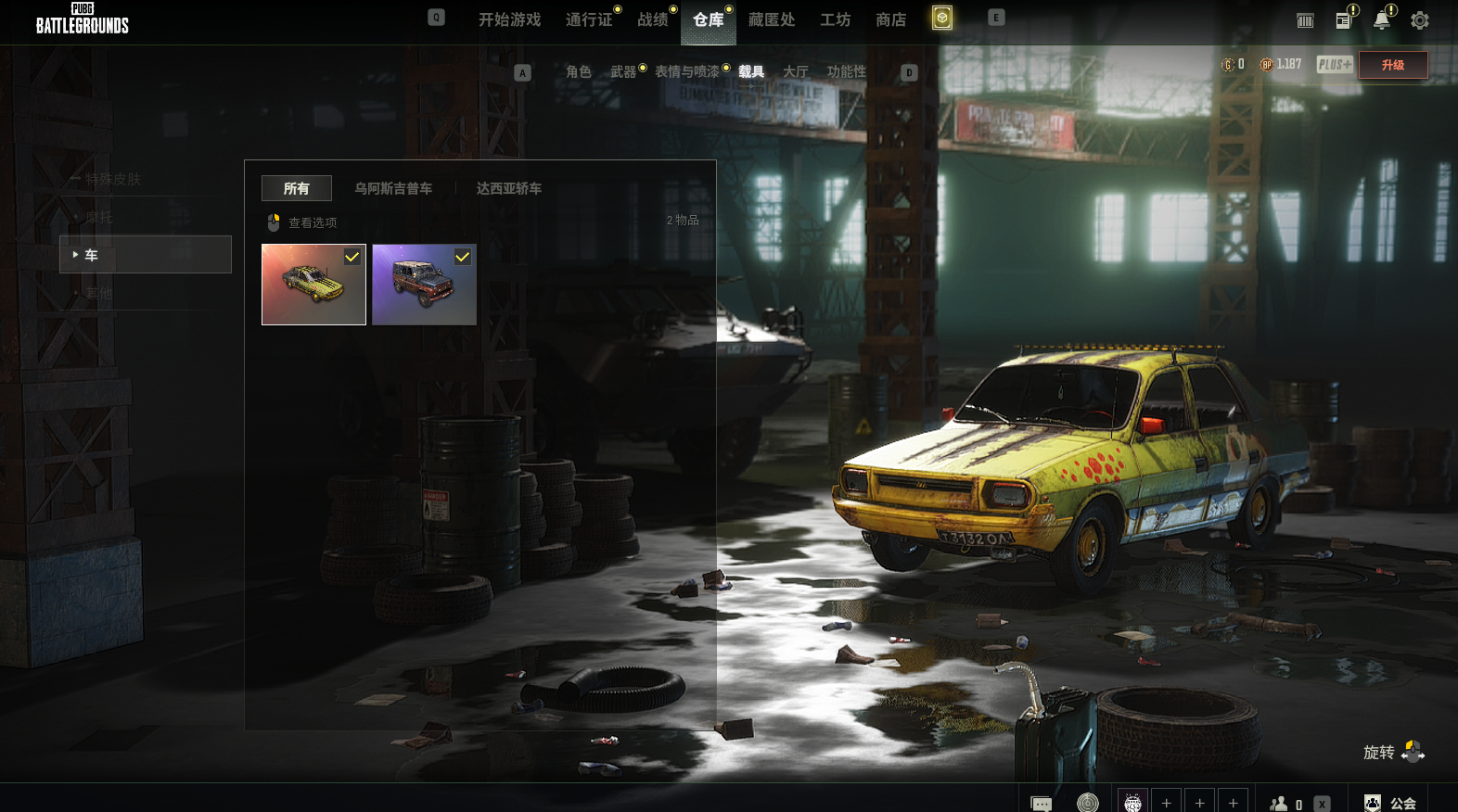Switch to 角色 character sub-tab
This screenshot has height=812, width=1458.
(578, 71)
